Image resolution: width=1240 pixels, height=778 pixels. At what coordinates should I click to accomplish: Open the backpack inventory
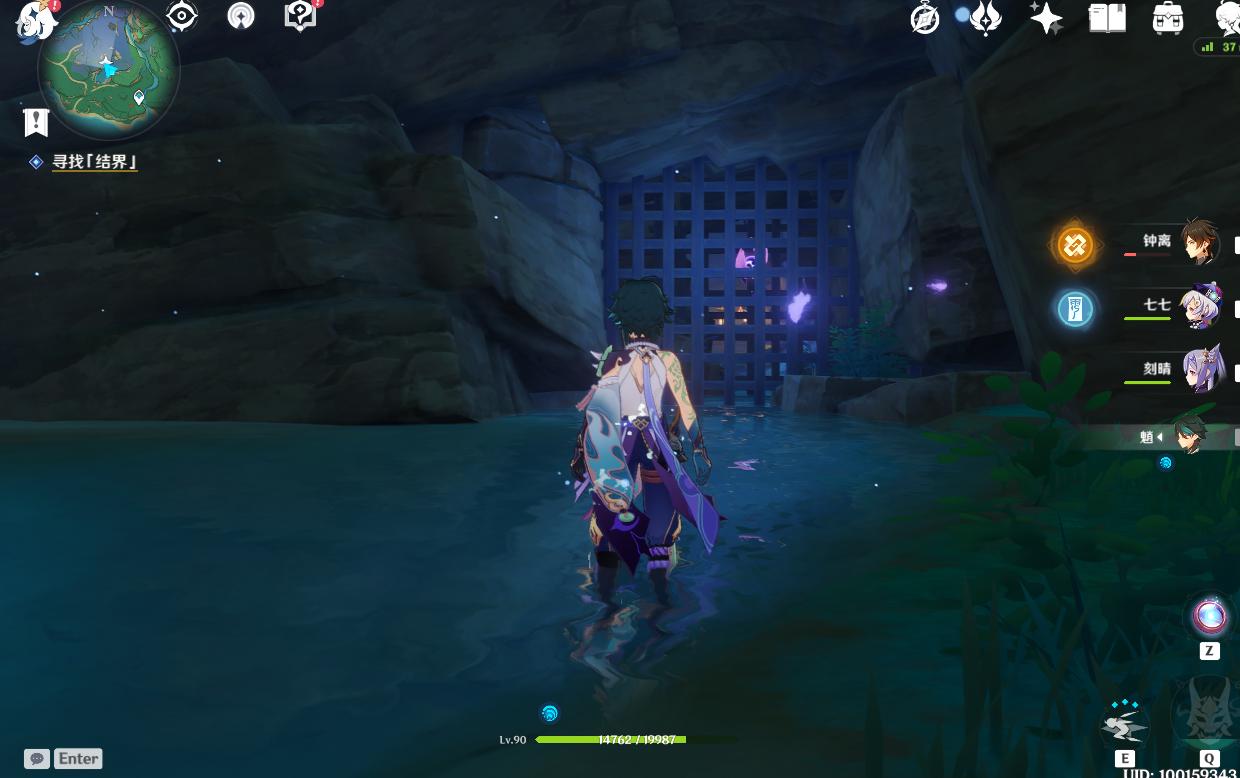(x=1167, y=18)
